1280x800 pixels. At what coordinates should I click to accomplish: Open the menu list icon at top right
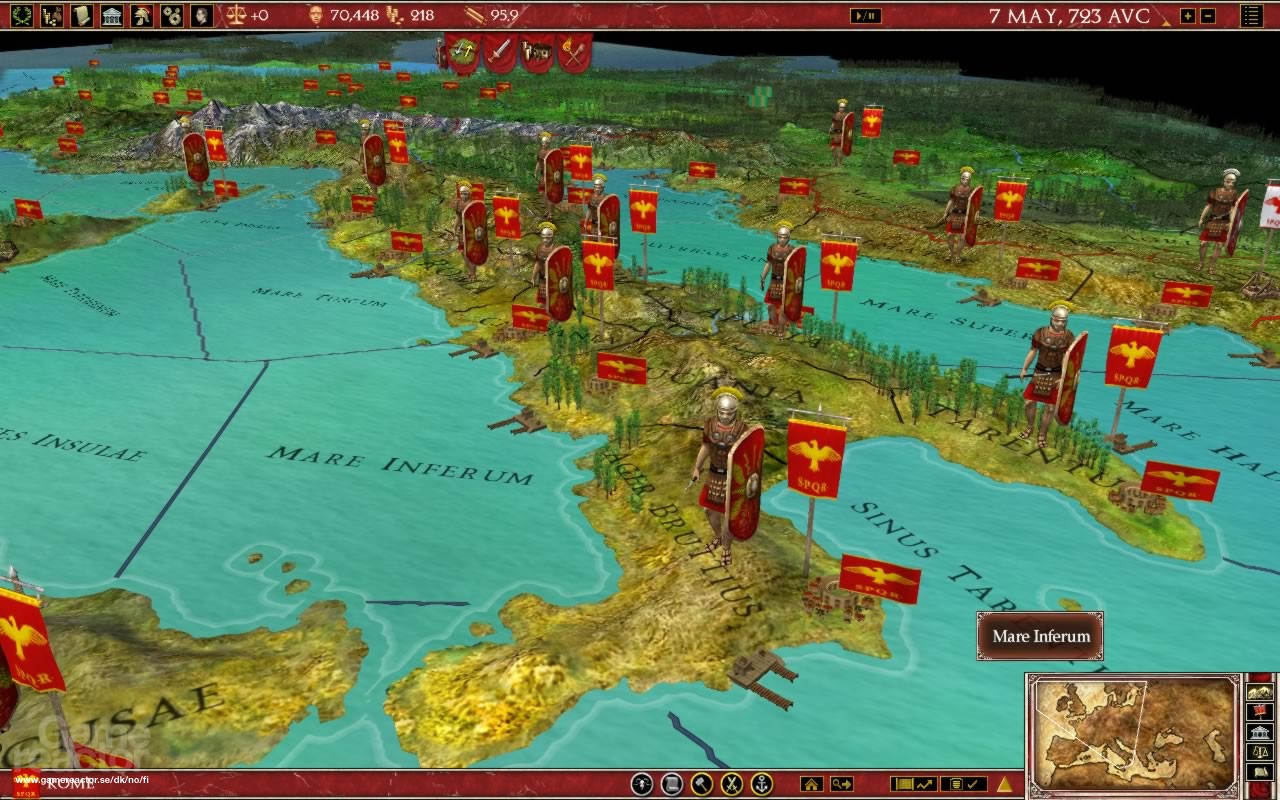pyautogui.click(x=1252, y=16)
